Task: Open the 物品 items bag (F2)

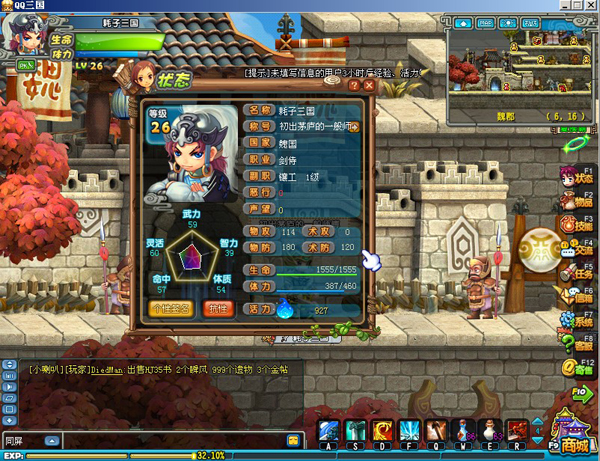Action: (578, 198)
